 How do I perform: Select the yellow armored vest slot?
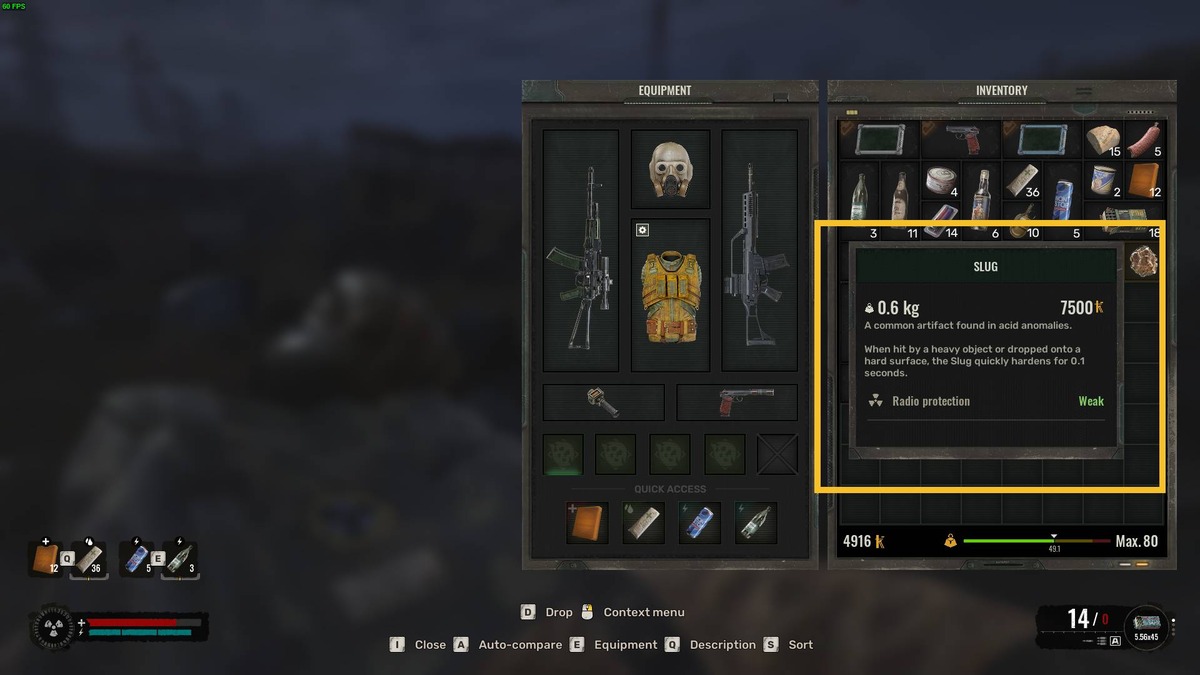click(x=670, y=294)
